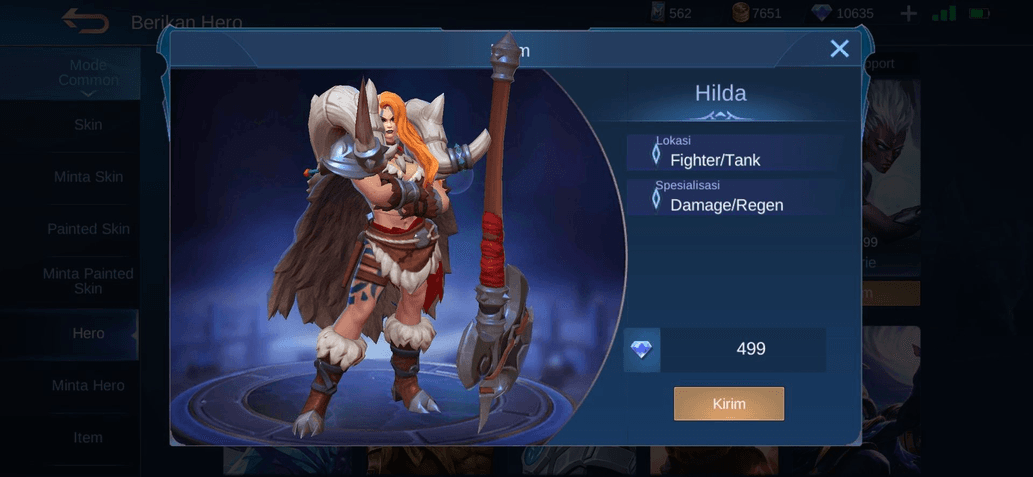Go back using the return arrow
Image resolution: width=1033 pixels, height=477 pixels.
[85, 20]
